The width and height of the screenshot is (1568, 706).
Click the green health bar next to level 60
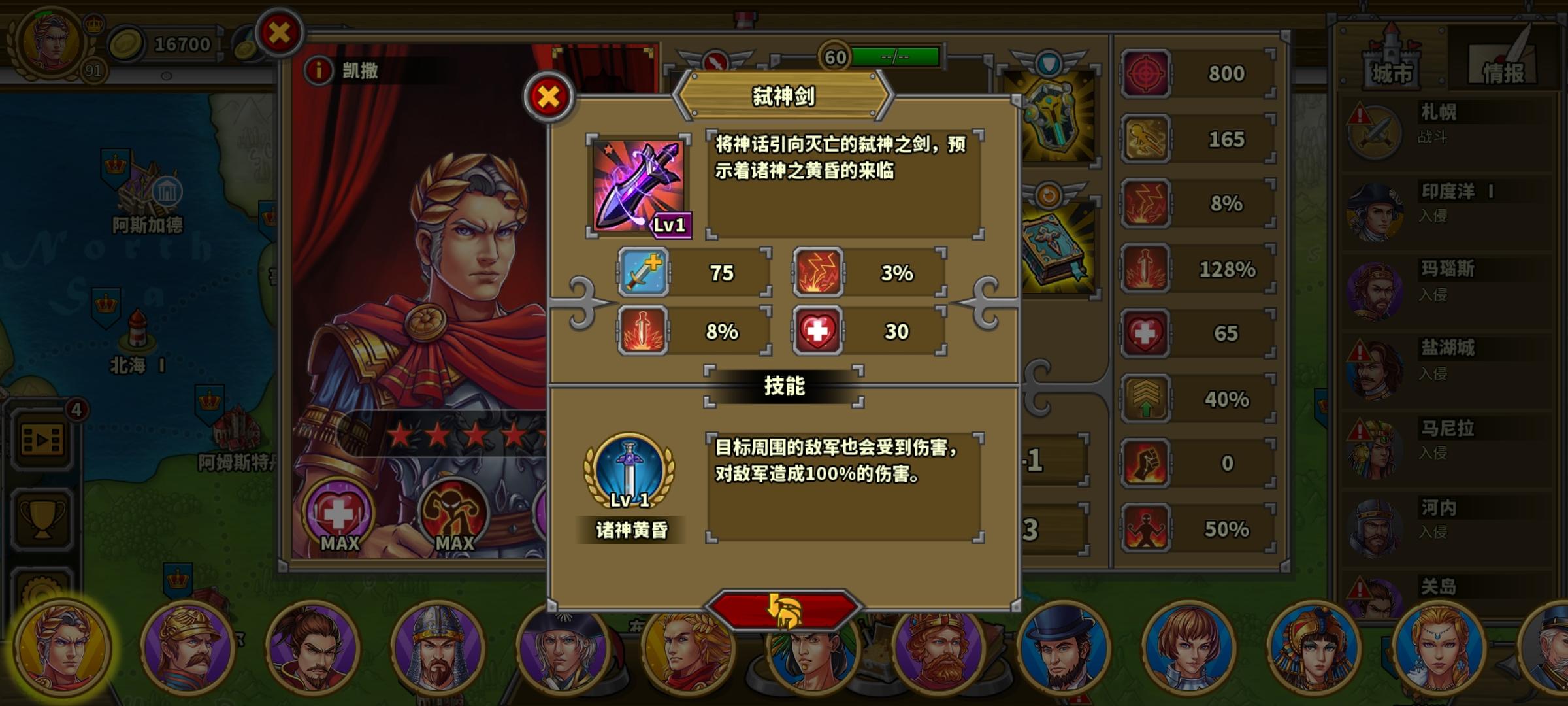click(x=895, y=57)
